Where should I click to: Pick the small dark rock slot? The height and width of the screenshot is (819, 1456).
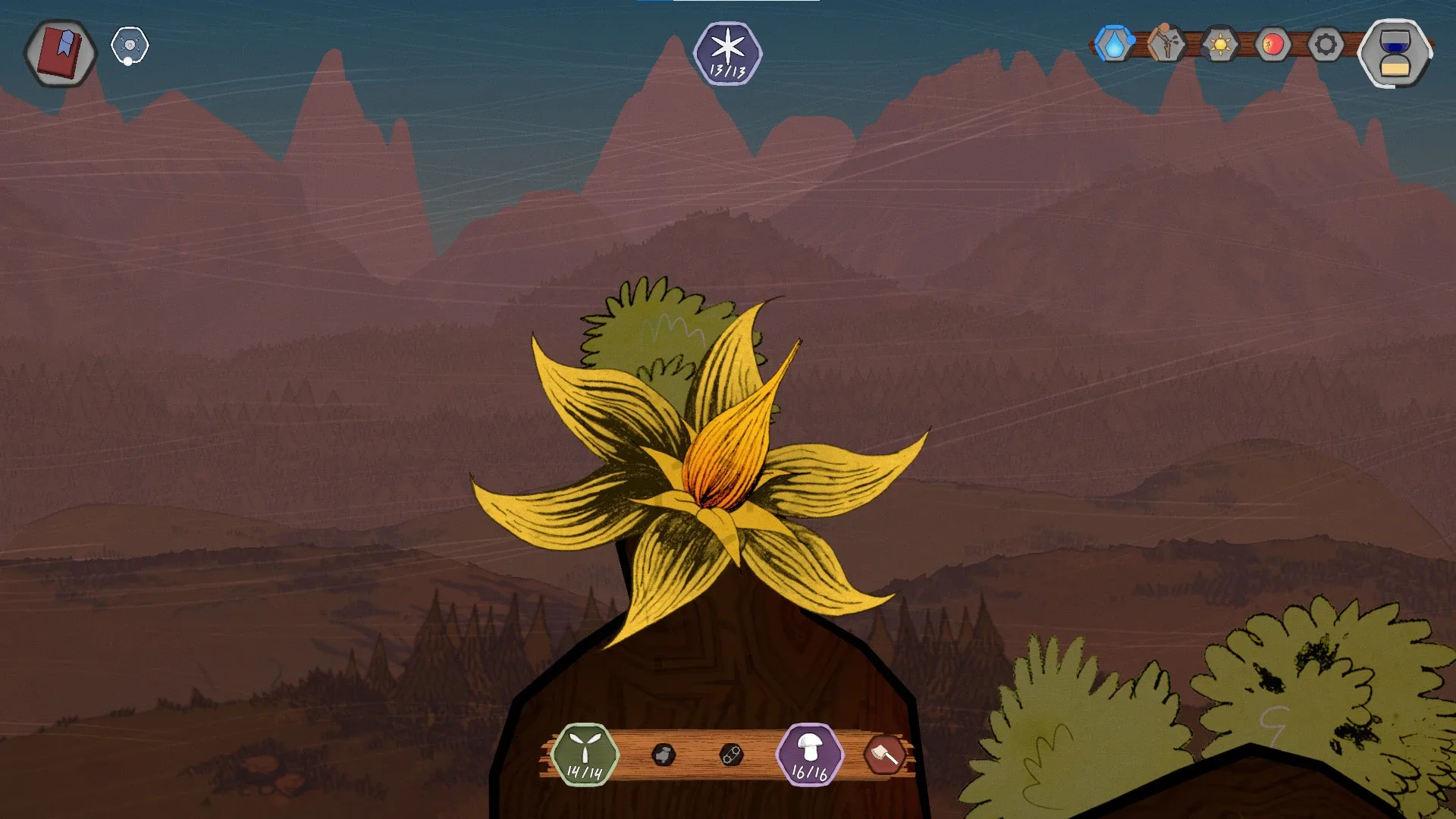[664, 755]
